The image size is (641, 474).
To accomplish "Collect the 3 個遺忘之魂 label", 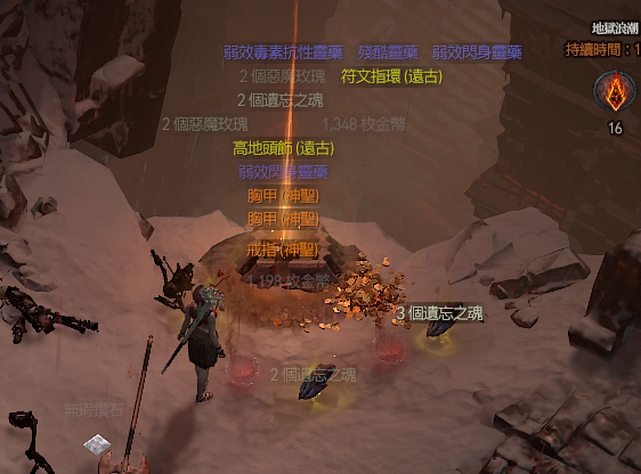I will click(x=439, y=313).
